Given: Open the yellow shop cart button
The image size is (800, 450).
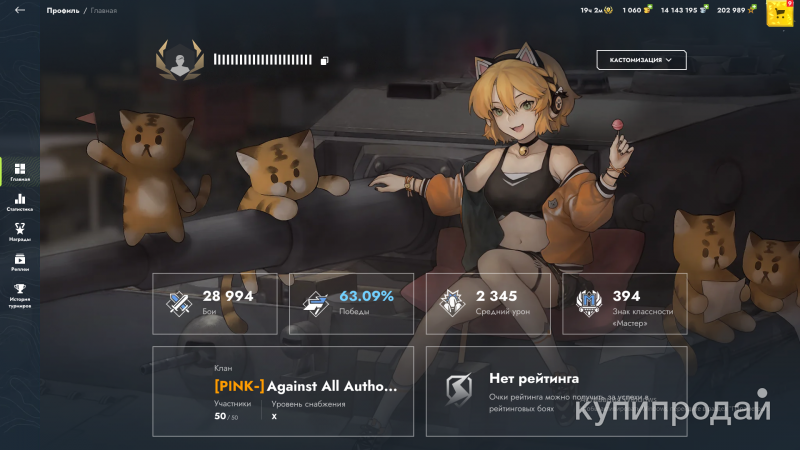Looking at the screenshot, I should tap(780, 12).
